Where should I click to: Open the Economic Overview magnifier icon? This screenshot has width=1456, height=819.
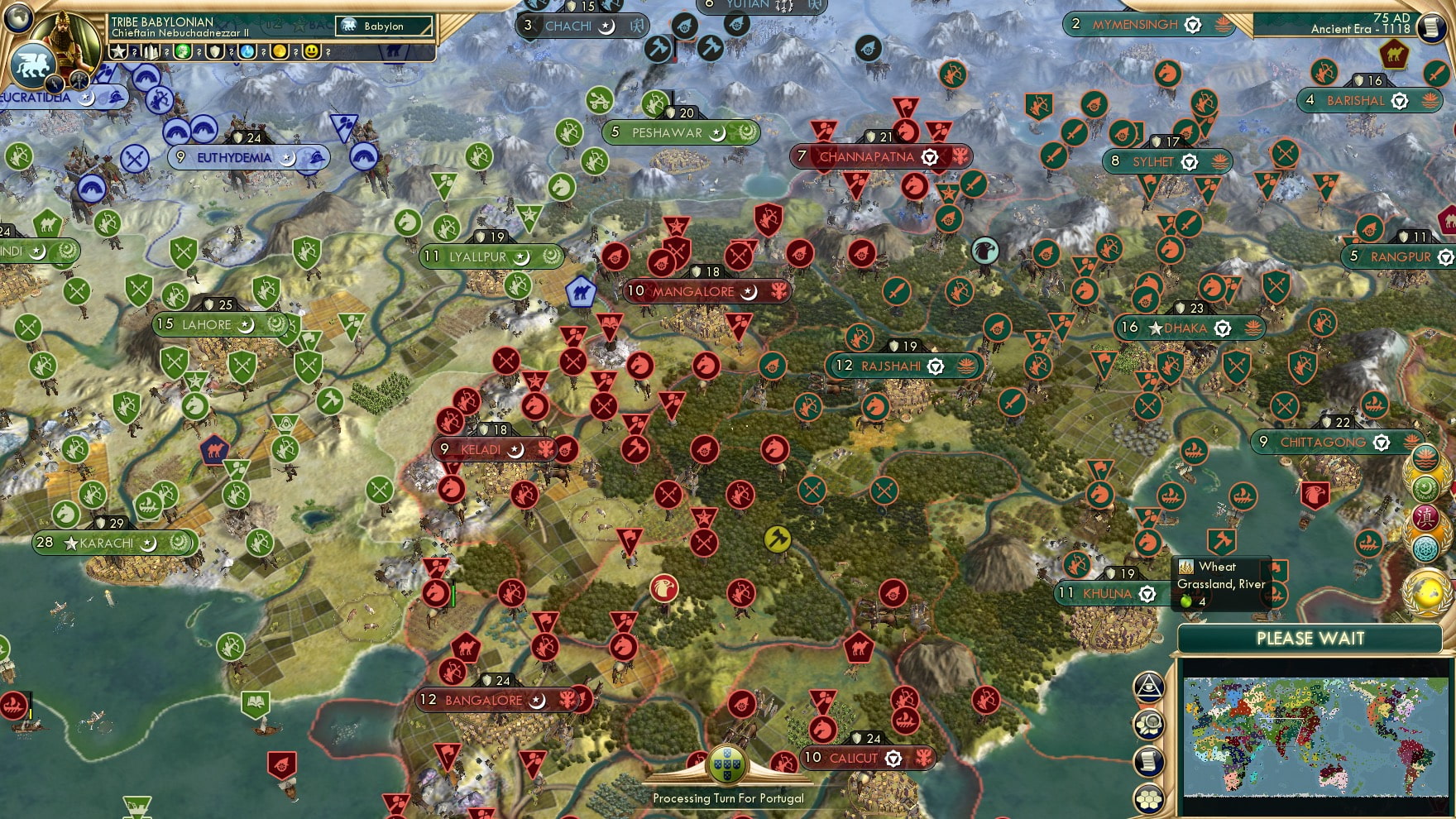point(1149,726)
